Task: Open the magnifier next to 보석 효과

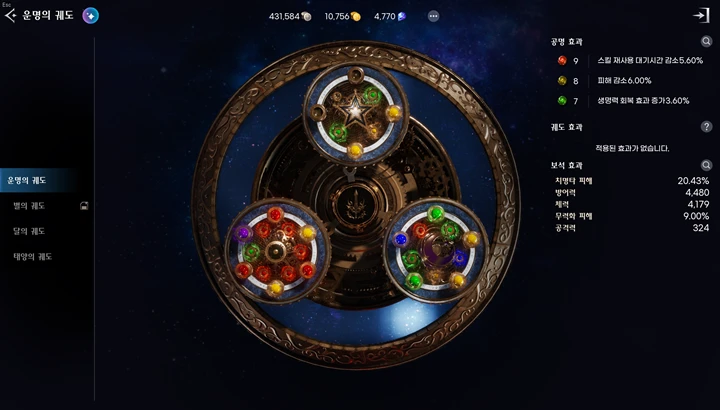Action: click(706, 165)
